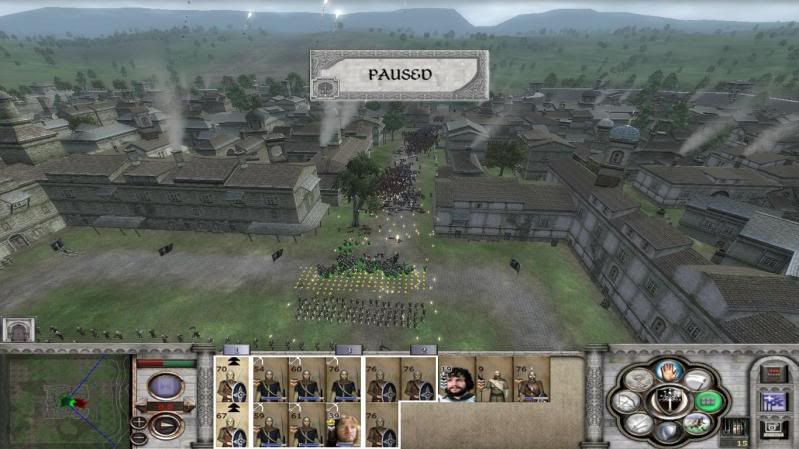This screenshot has height=449, width=799.
Task: Zoom in the minimap with plus button
Action: point(139,422)
